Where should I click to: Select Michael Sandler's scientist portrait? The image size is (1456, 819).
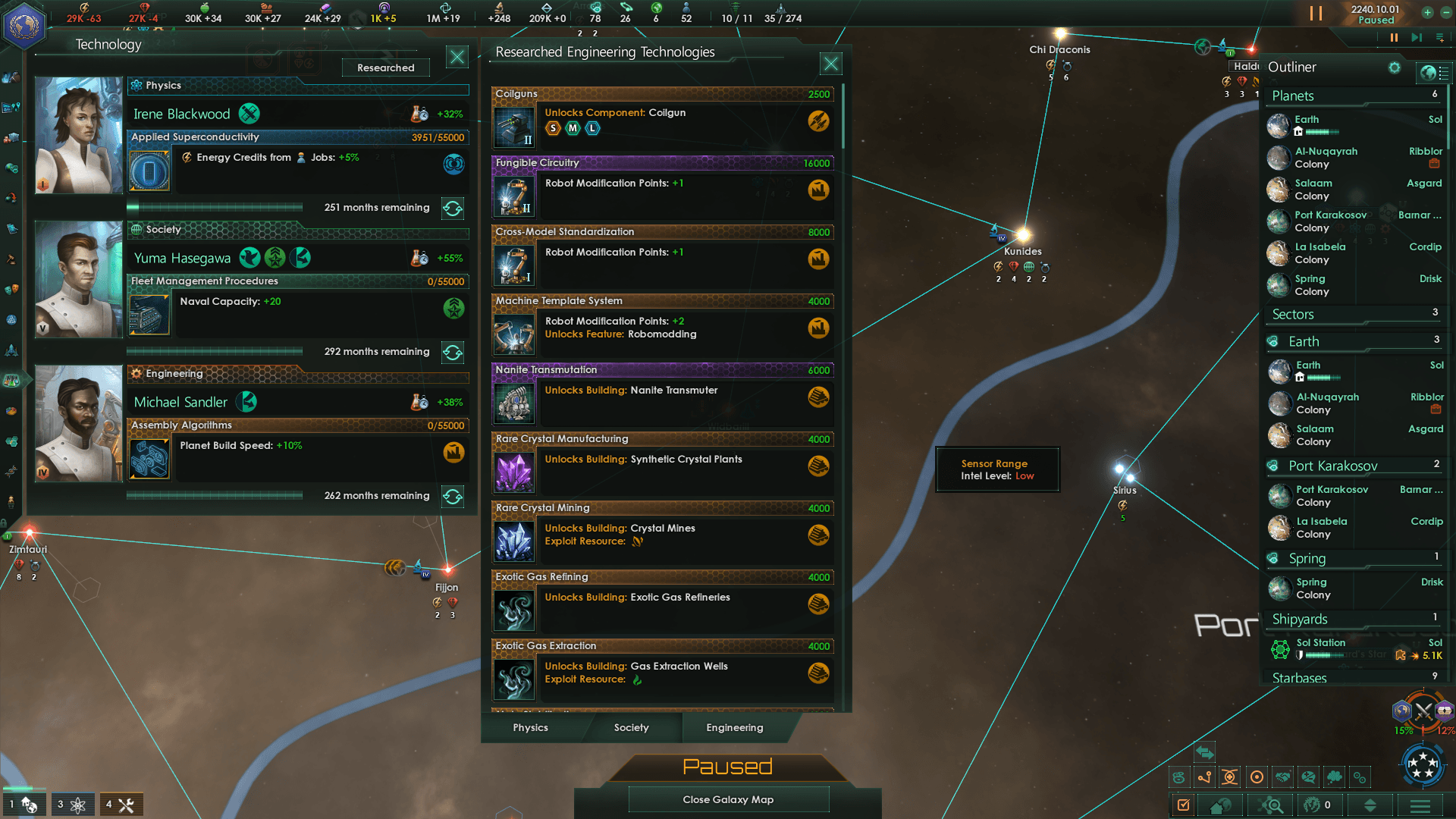pyautogui.click(x=79, y=423)
